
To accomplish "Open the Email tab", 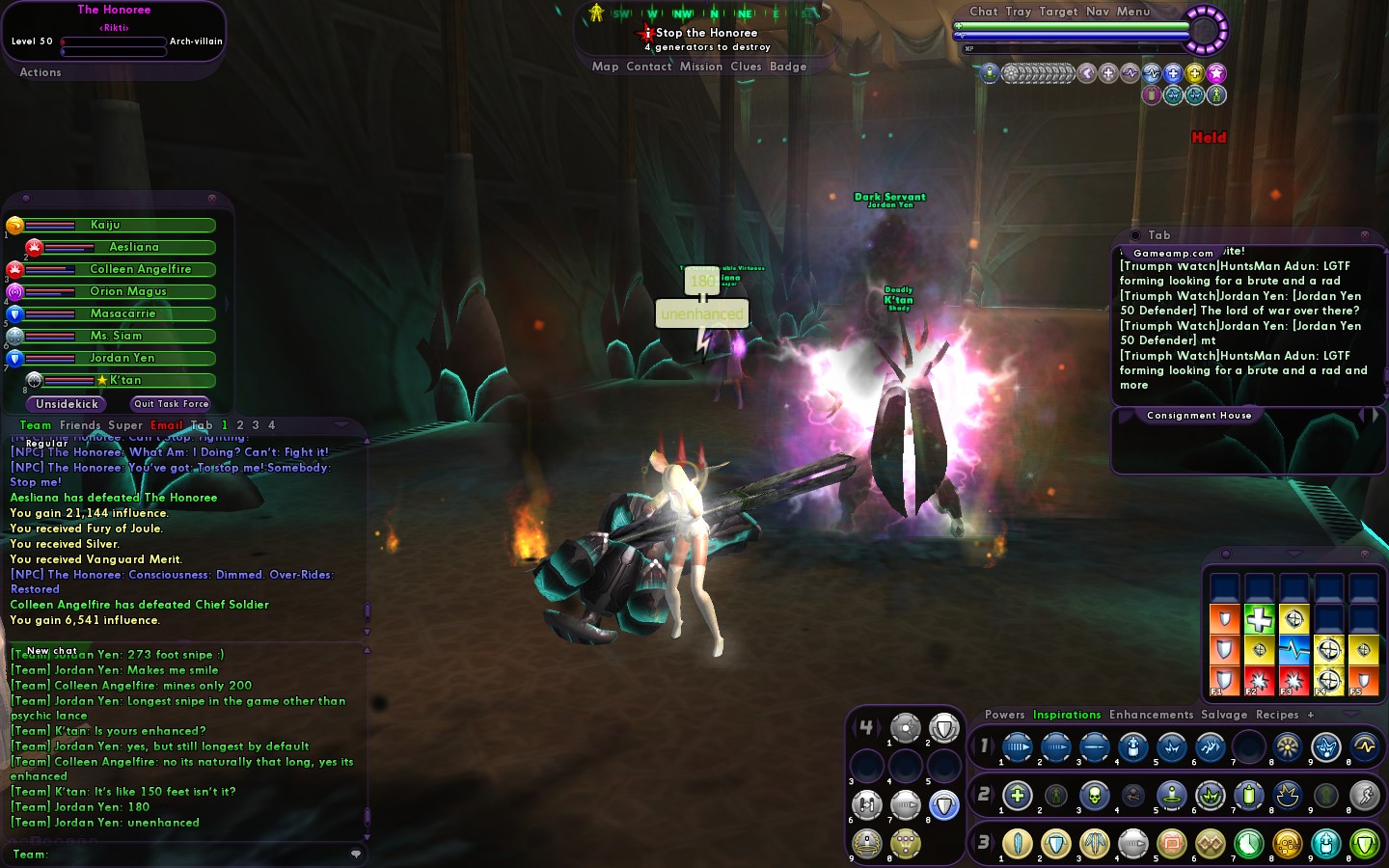I will 166,425.
